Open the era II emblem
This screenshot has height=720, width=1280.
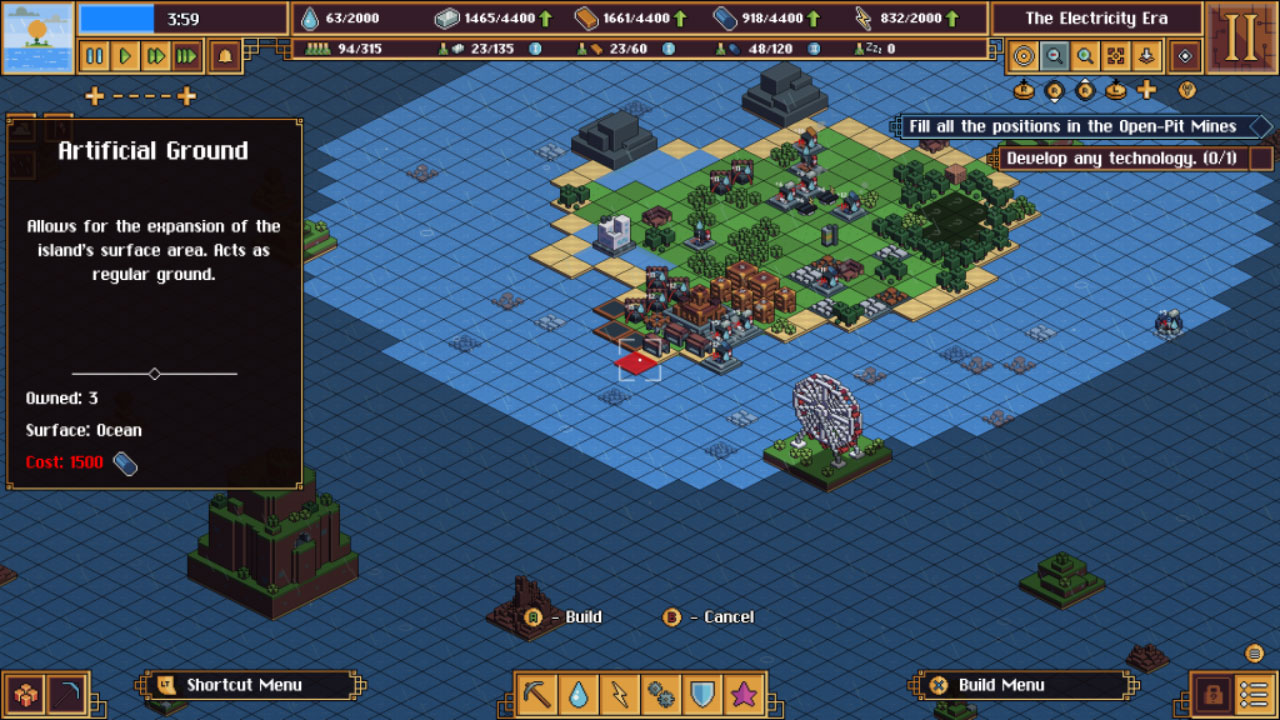tap(1241, 38)
